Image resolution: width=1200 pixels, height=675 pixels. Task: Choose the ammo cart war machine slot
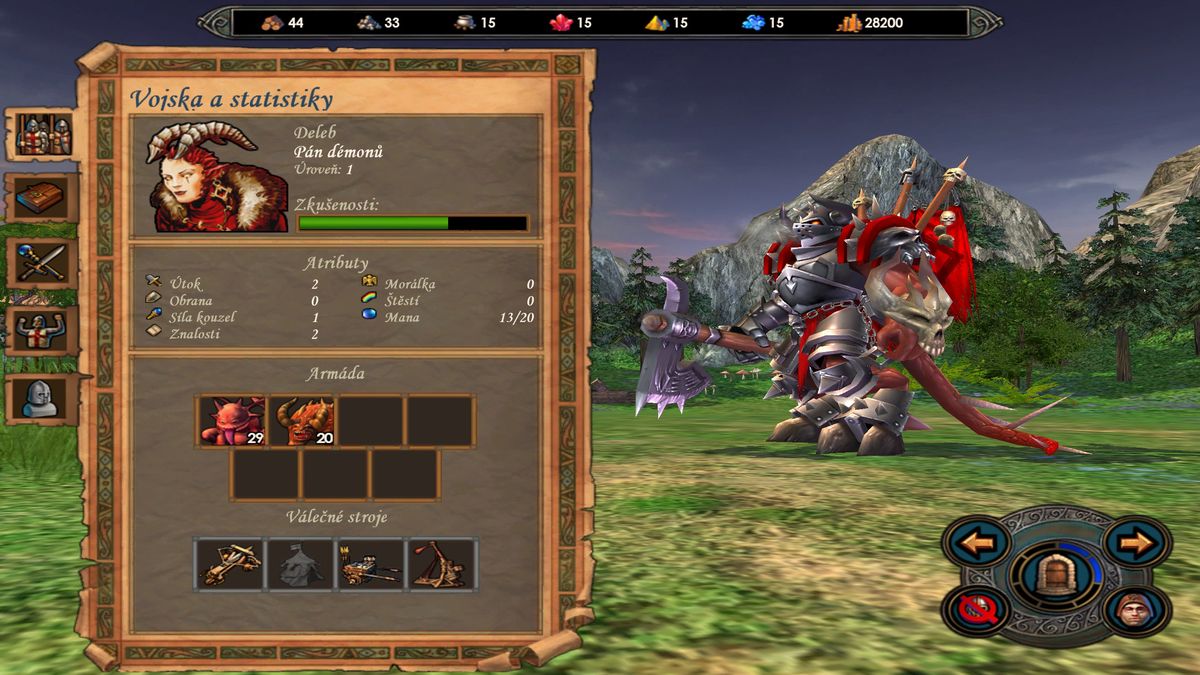370,564
